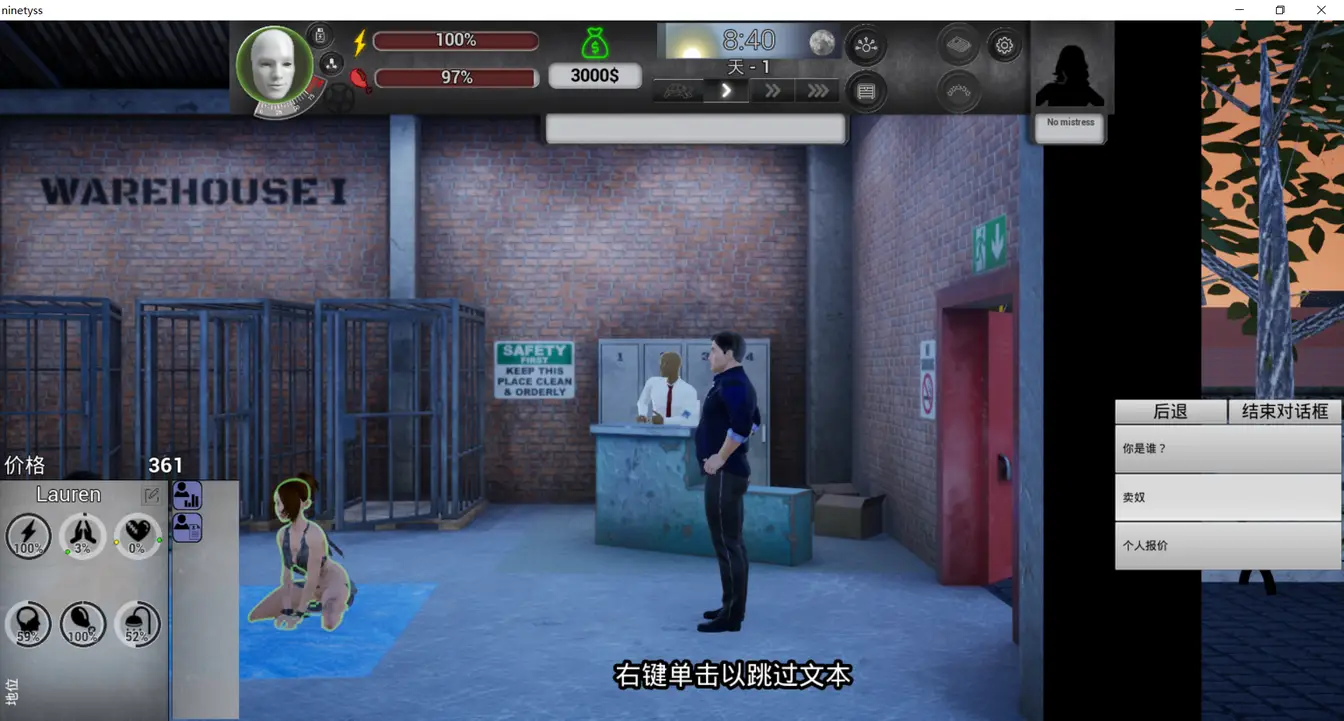Viewport: 1344px width, 721px height.
Task: Select the turtle slow-speed button
Action: 679,91
